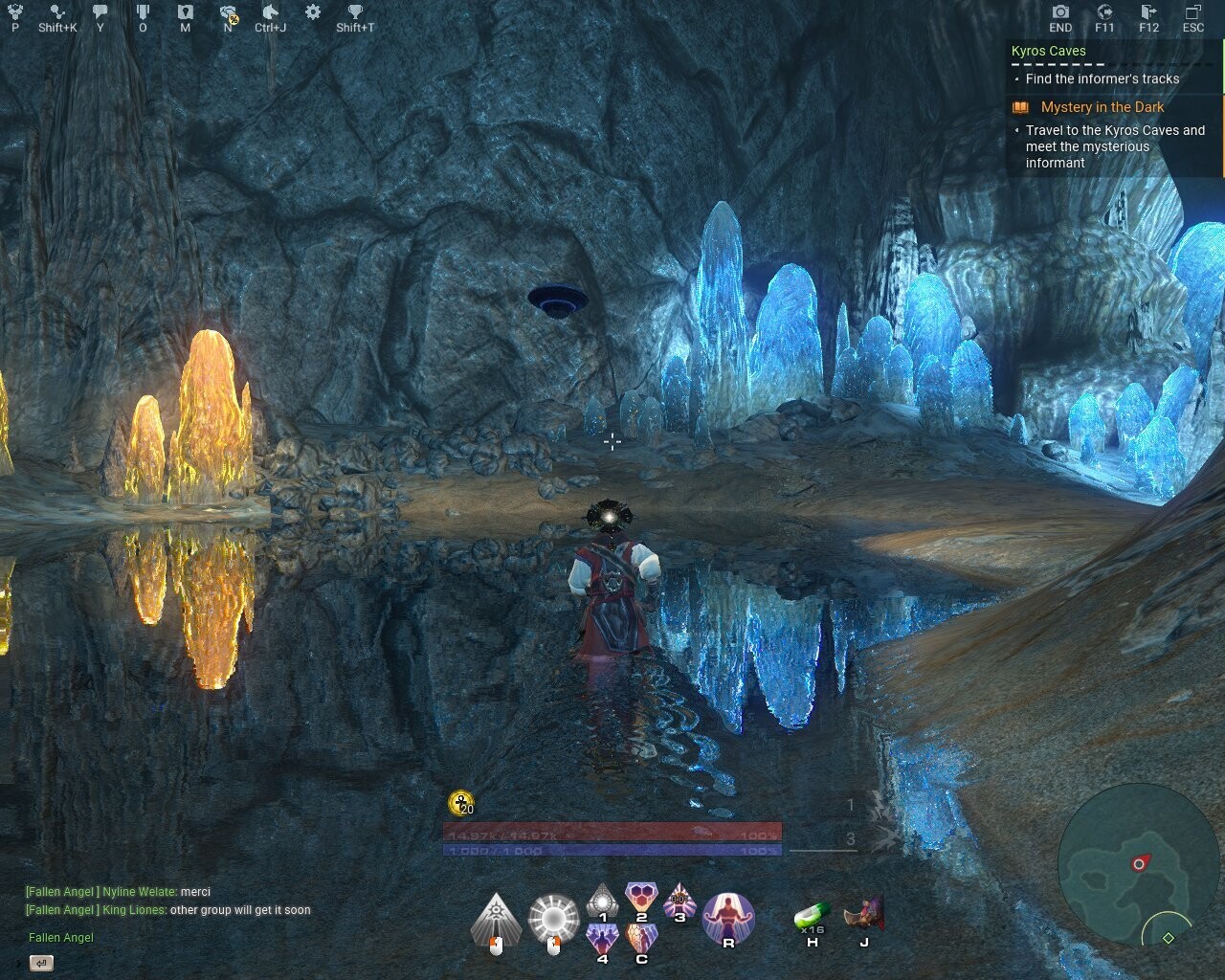Open game settings via the gear icon
This screenshot has height=980, width=1225.
pyautogui.click(x=311, y=11)
